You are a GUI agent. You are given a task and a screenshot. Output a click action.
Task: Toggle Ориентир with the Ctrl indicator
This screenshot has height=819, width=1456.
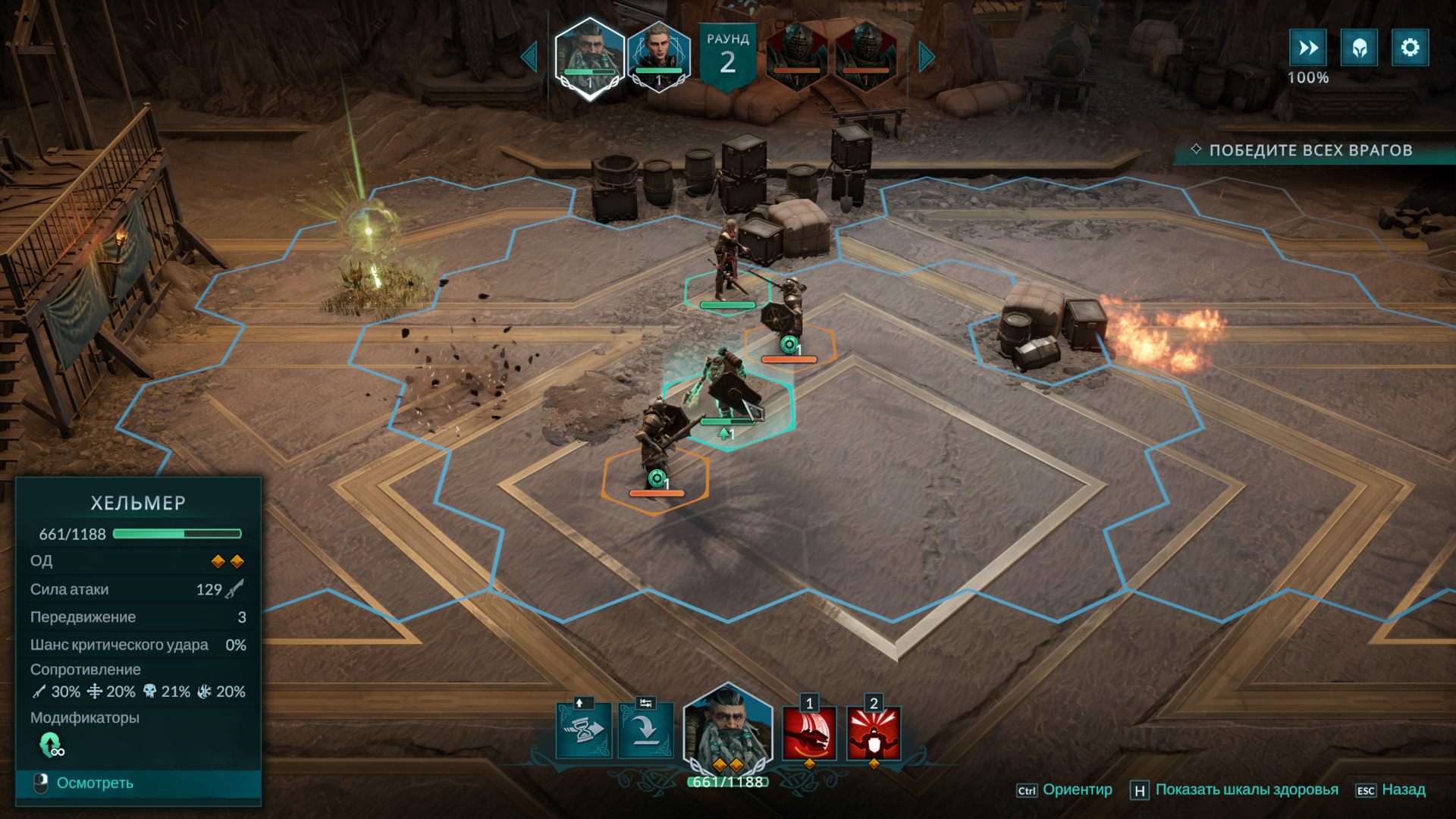(1030, 789)
